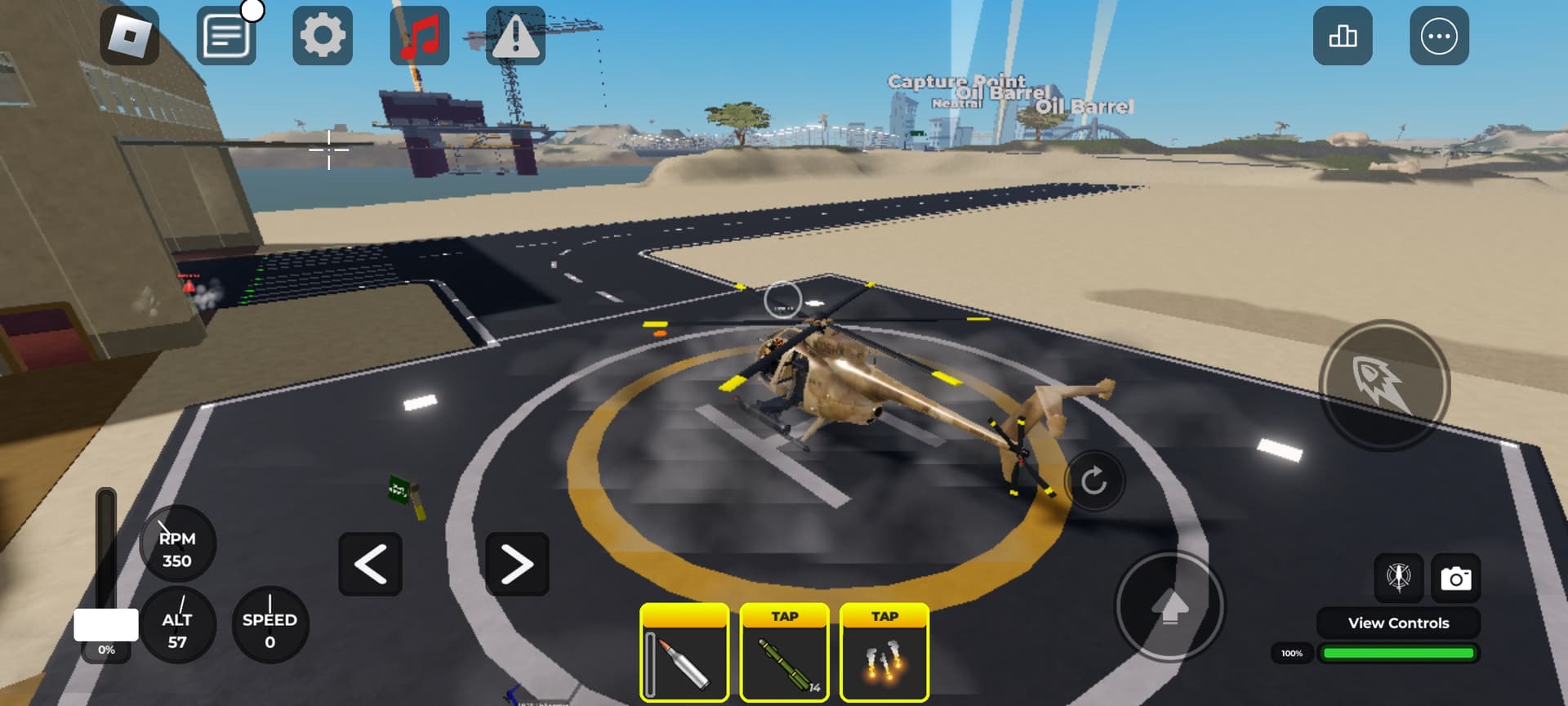Open the warning/report notice icon
Viewport: 1568px width, 706px height.
pyautogui.click(x=513, y=36)
